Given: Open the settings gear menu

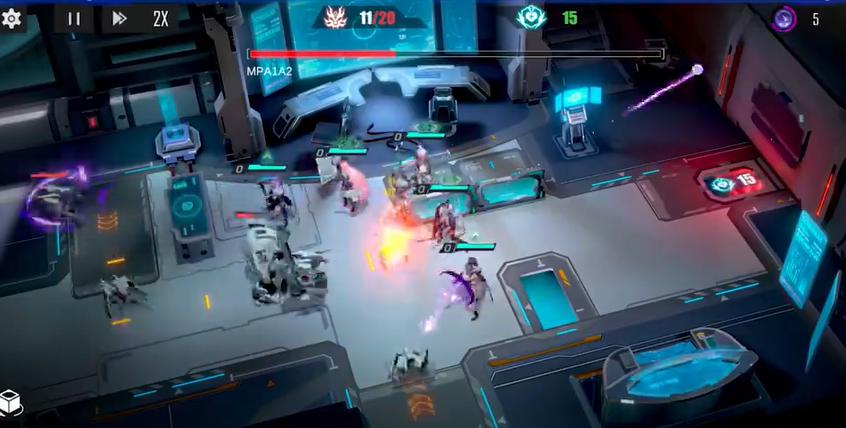Looking at the screenshot, I should tap(12, 18).
